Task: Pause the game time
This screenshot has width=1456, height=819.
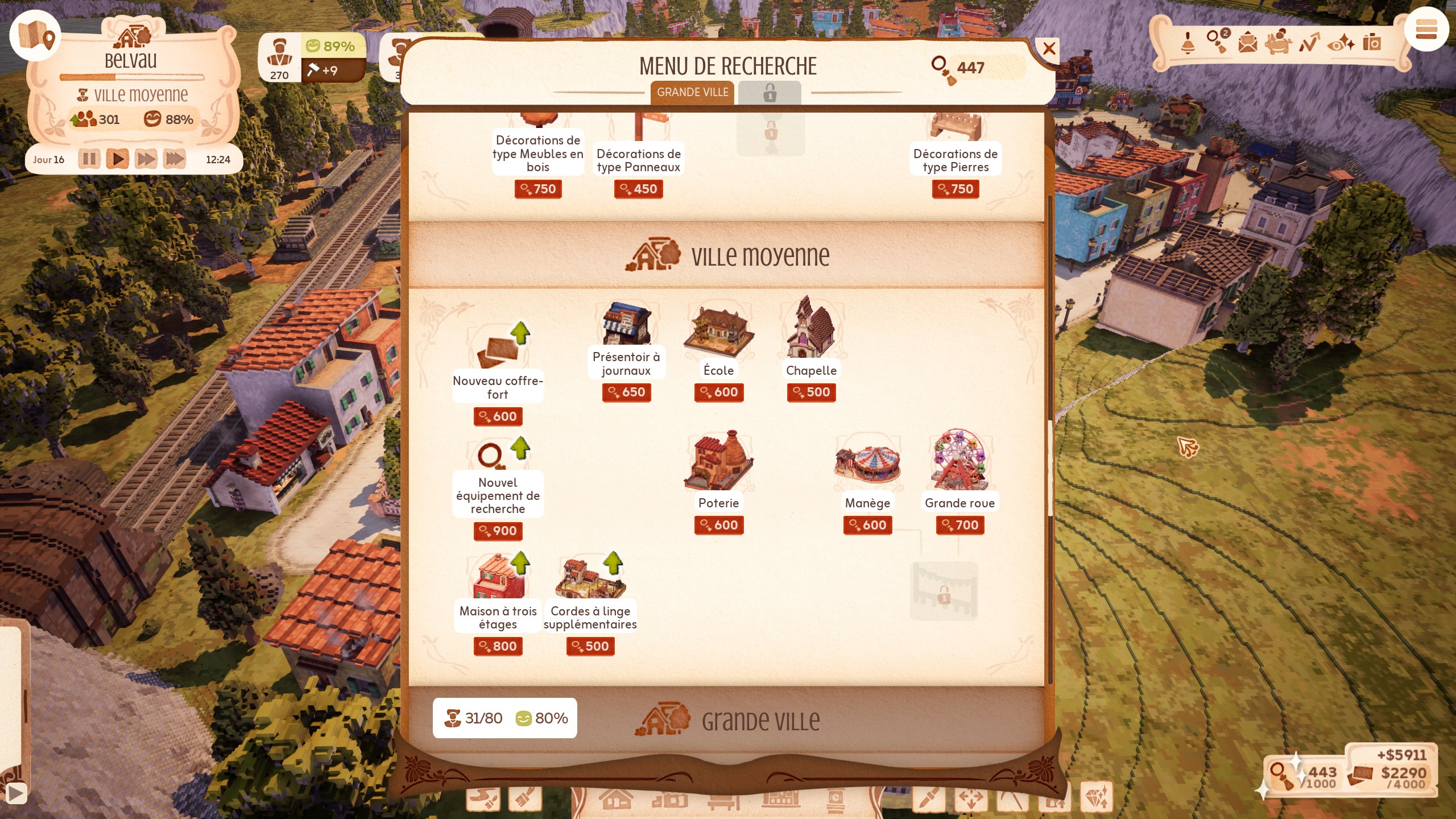Action: tap(89, 159)
